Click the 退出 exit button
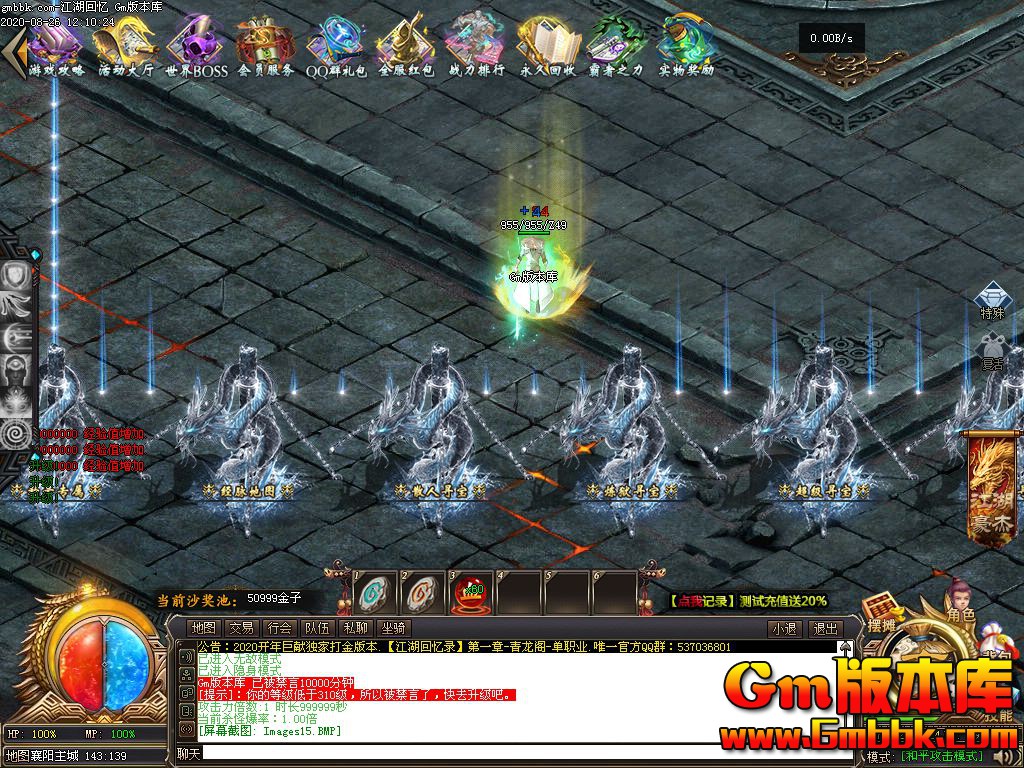Image resolution: width=1024 pixels, height=768 pixels. (x=825, y=629)
